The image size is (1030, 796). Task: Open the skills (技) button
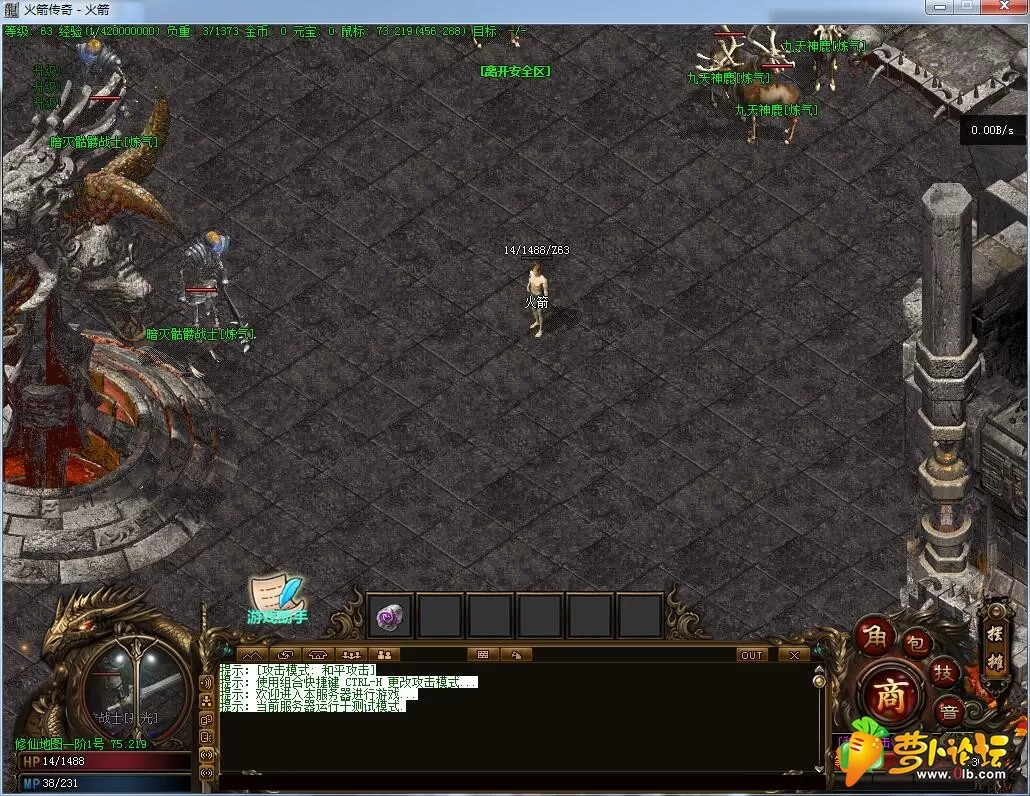tap(943, 672)
